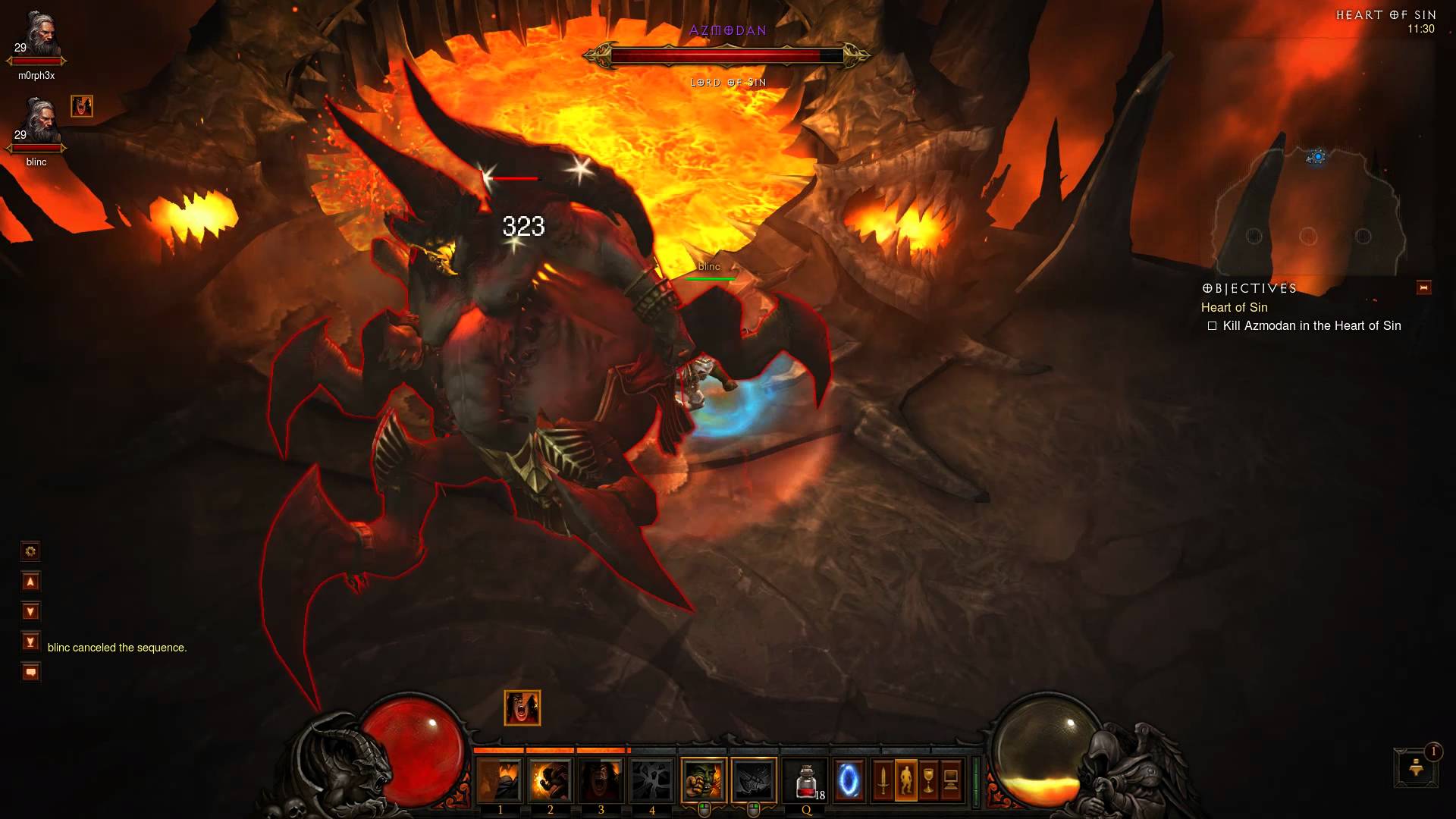
Task: Activate skill slot 1 on the hotbar
Action: pyautogui.click(x=499, y=780)
